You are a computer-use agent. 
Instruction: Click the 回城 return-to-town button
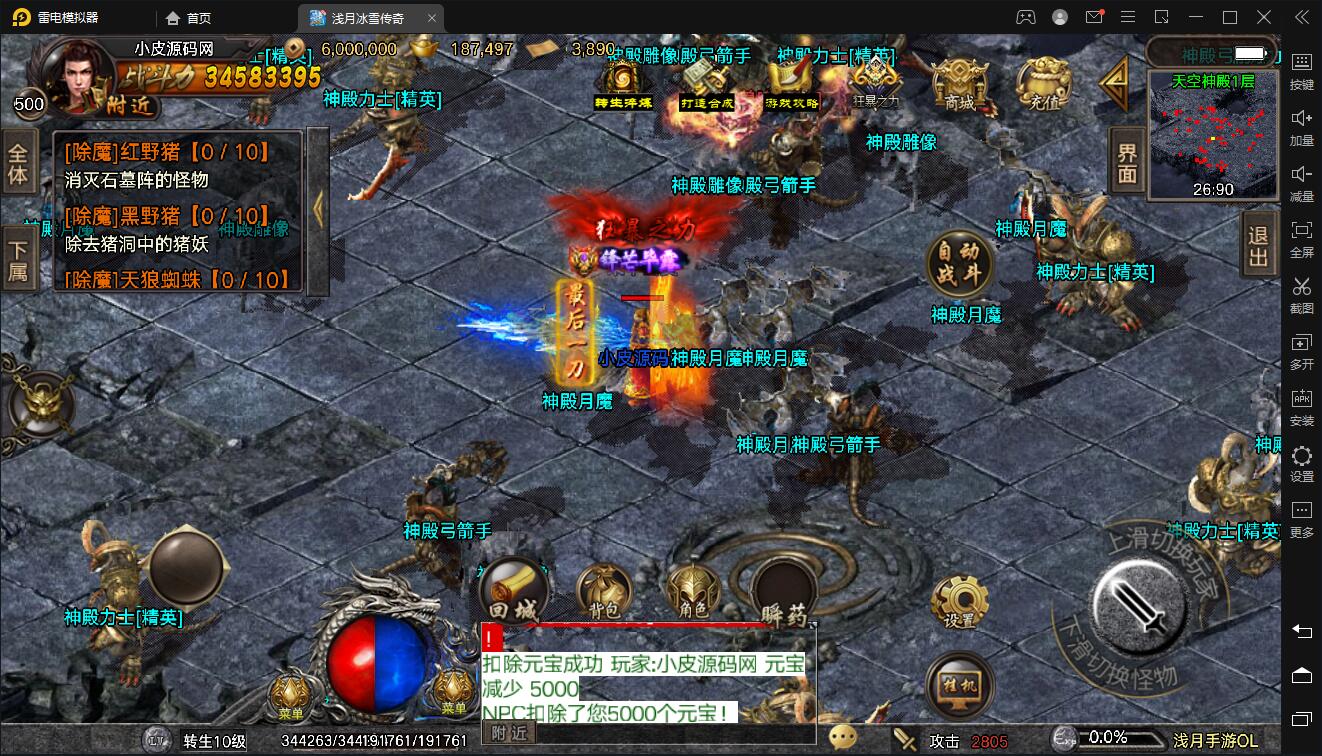pyautogui.click(x=513, y=590)
